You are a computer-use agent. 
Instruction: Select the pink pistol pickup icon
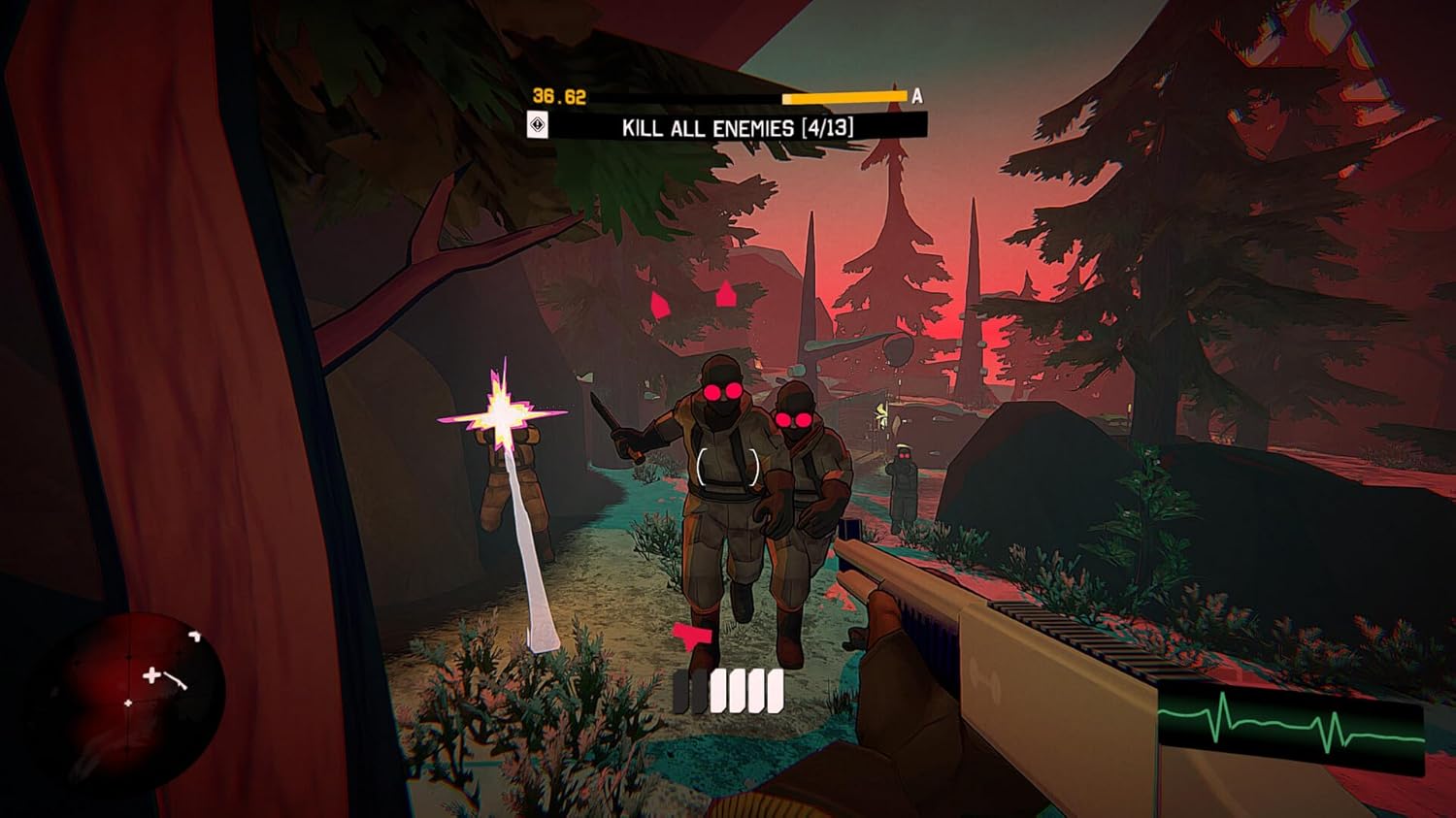tap(691, 636)
